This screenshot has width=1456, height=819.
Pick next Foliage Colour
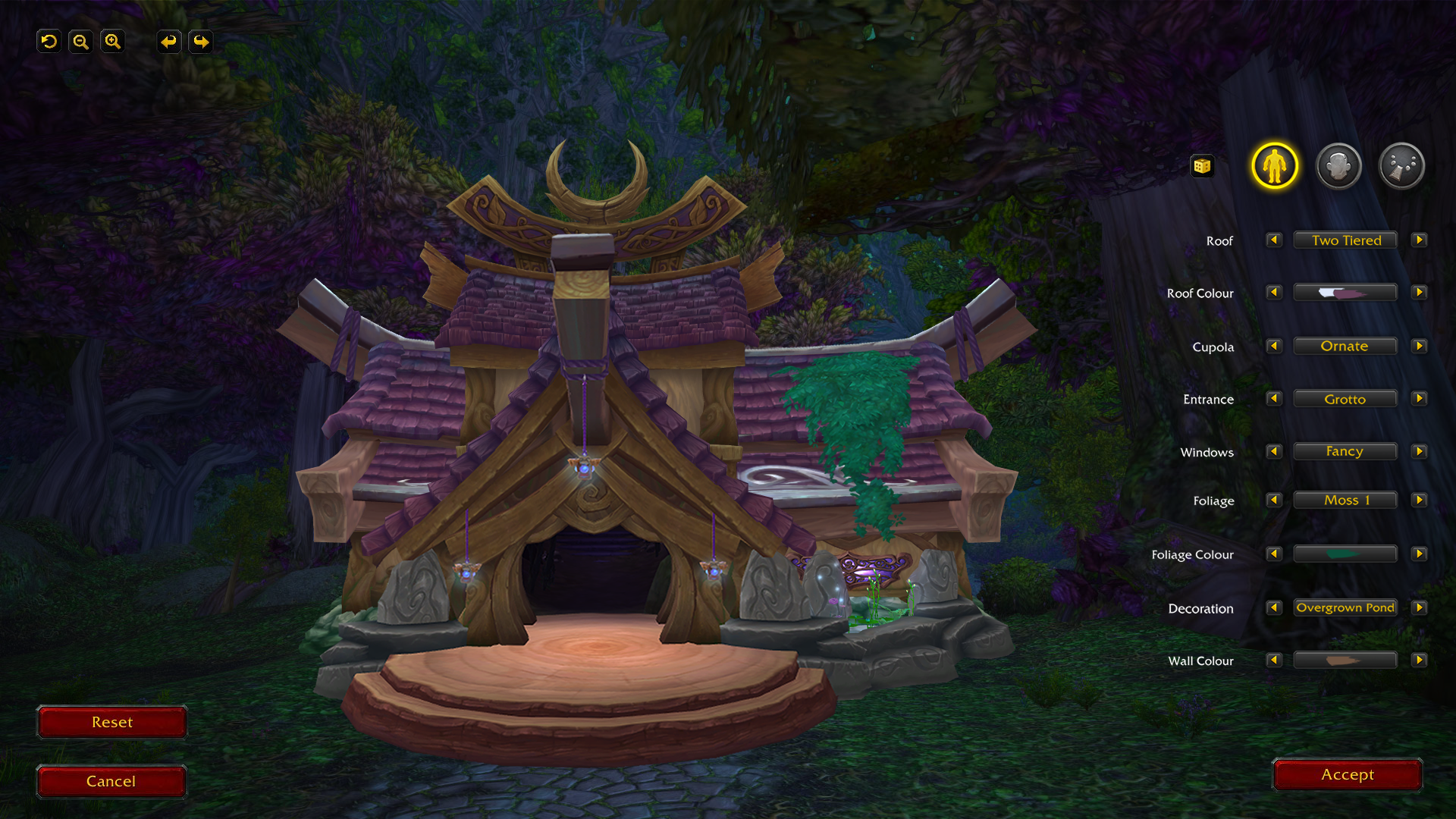click(1419, 554)
